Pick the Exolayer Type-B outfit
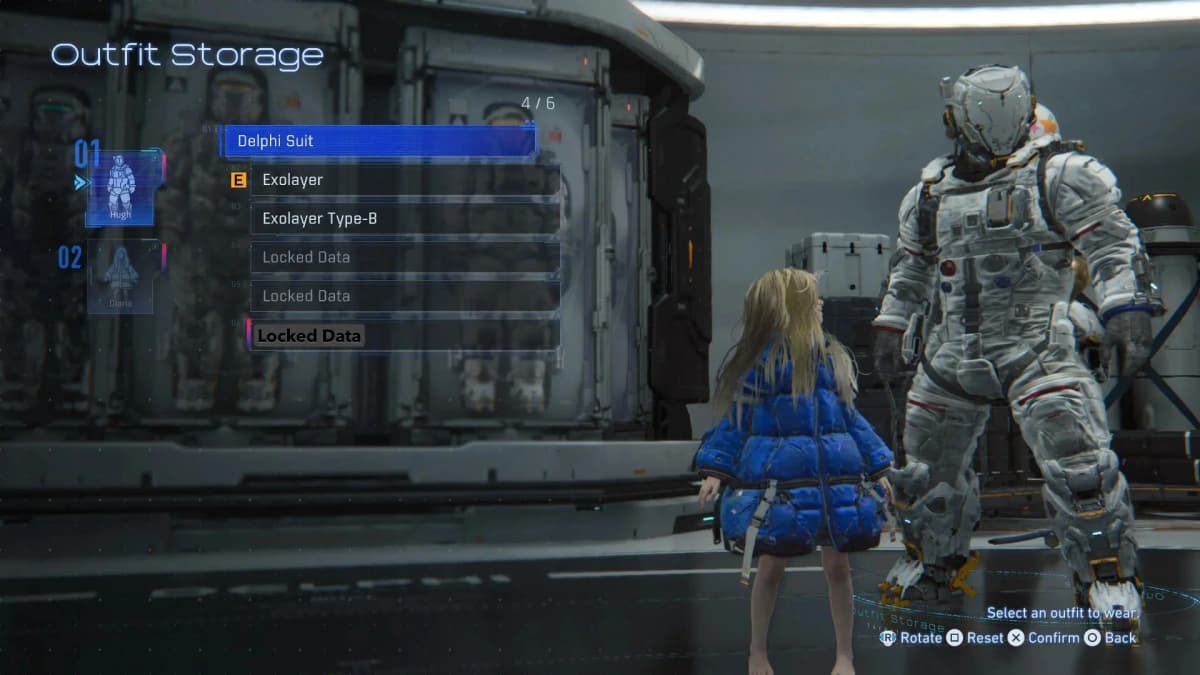 [404, 218]
